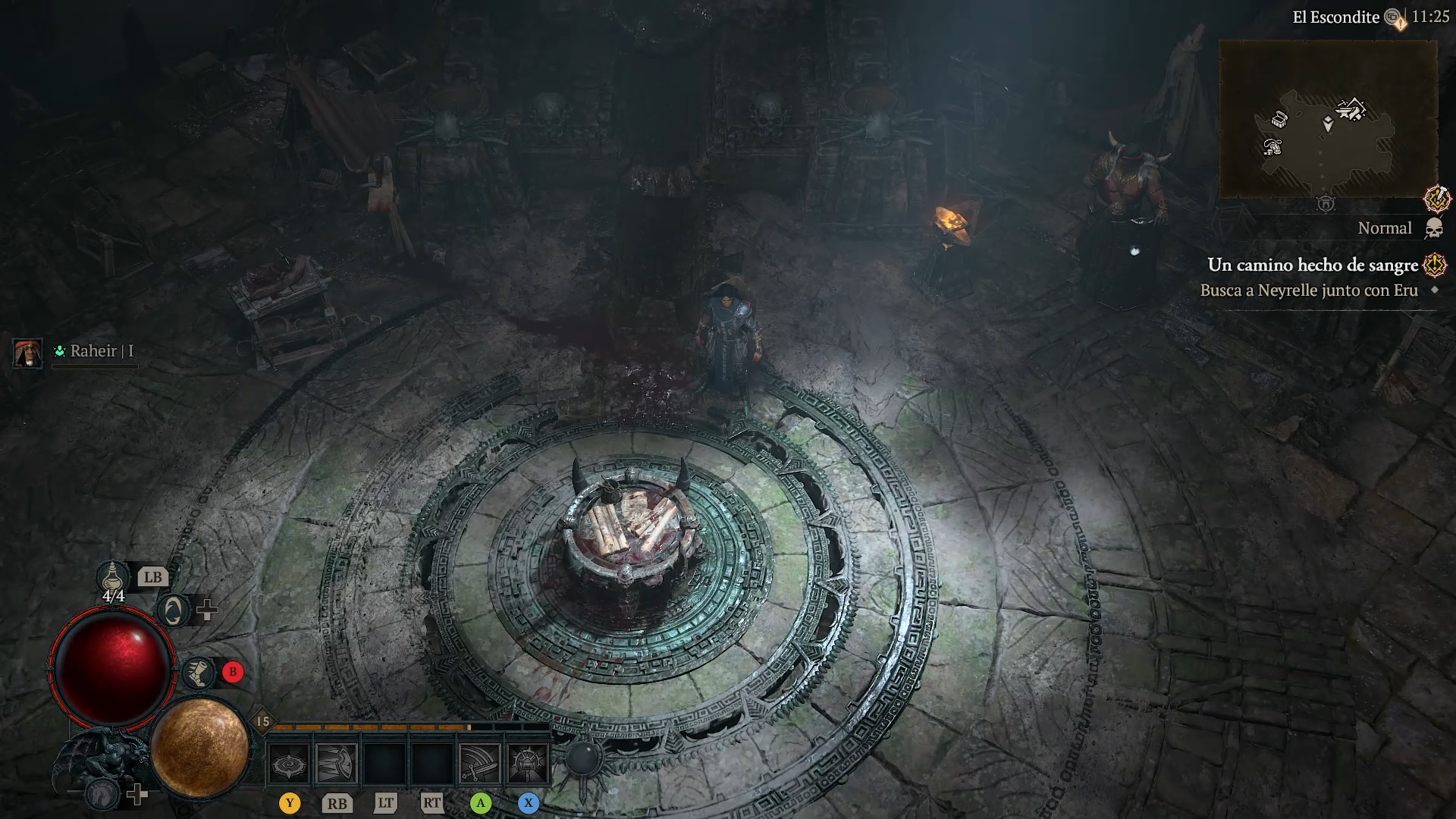
Task: Select Raheir's mercenary portrait
Action: point(28,353)
